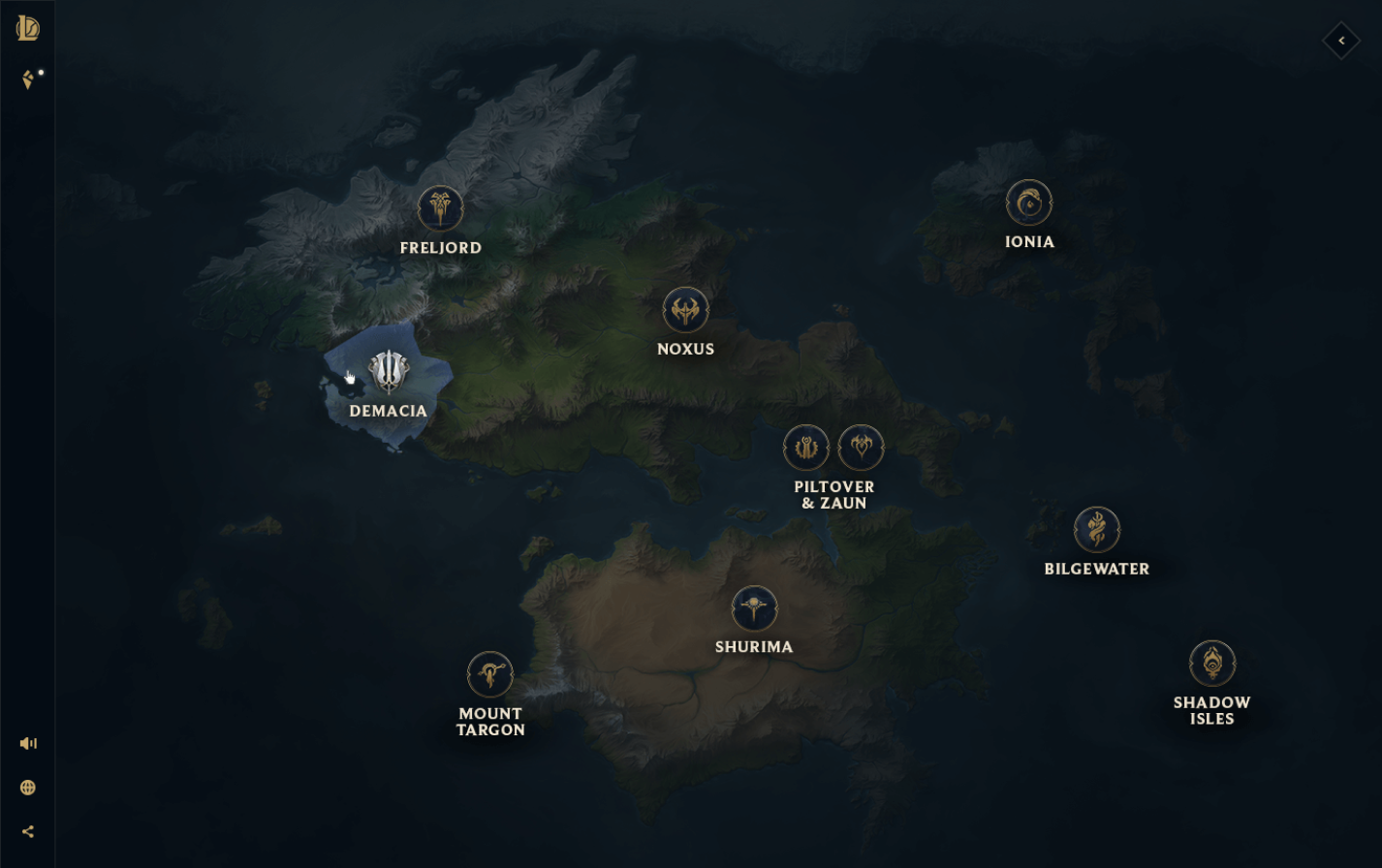Open the map navigation sidebar icon
1382x868 pixels.
[x=28, y=78]
